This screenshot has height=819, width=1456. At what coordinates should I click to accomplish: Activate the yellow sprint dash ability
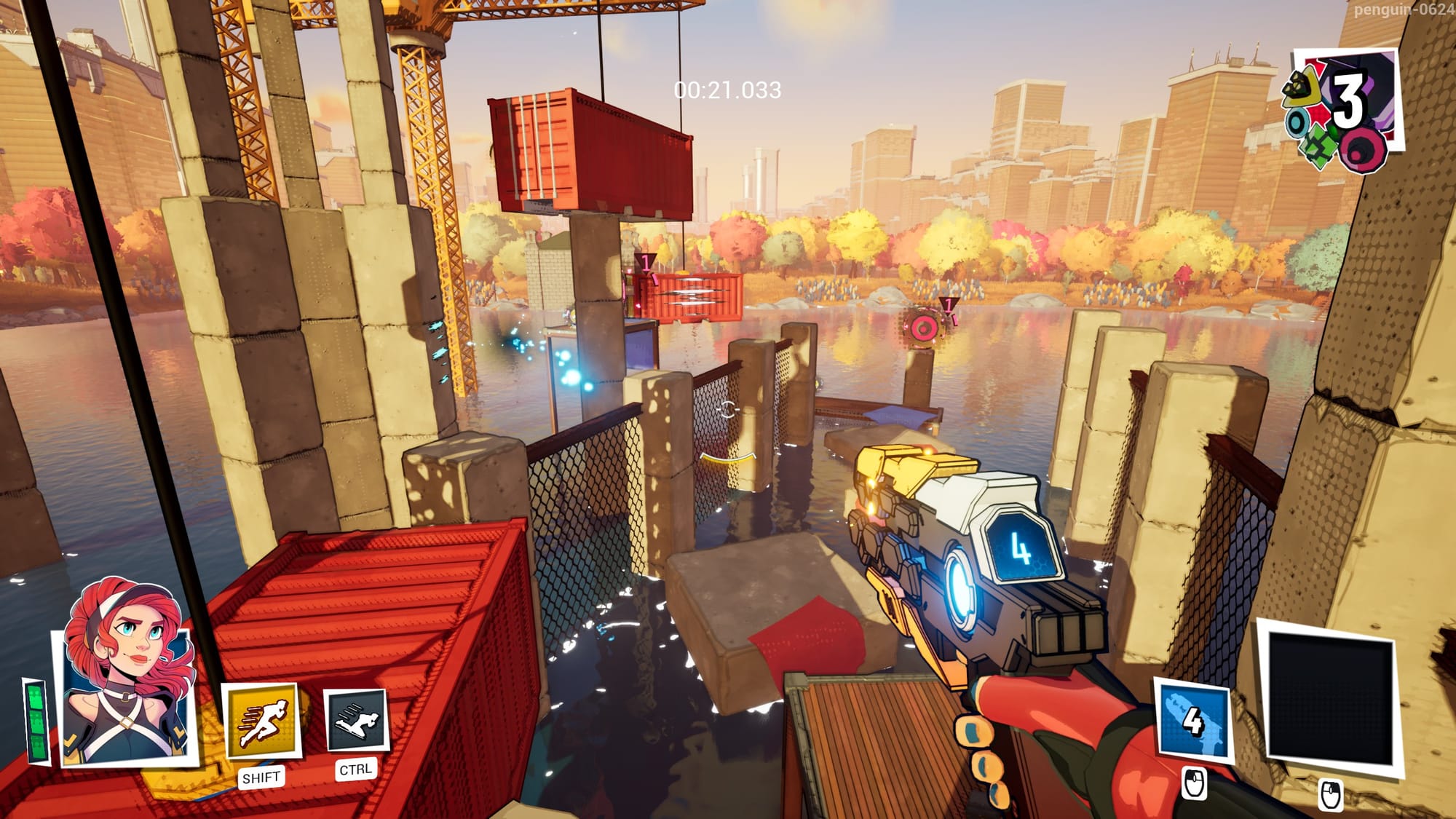261,721
